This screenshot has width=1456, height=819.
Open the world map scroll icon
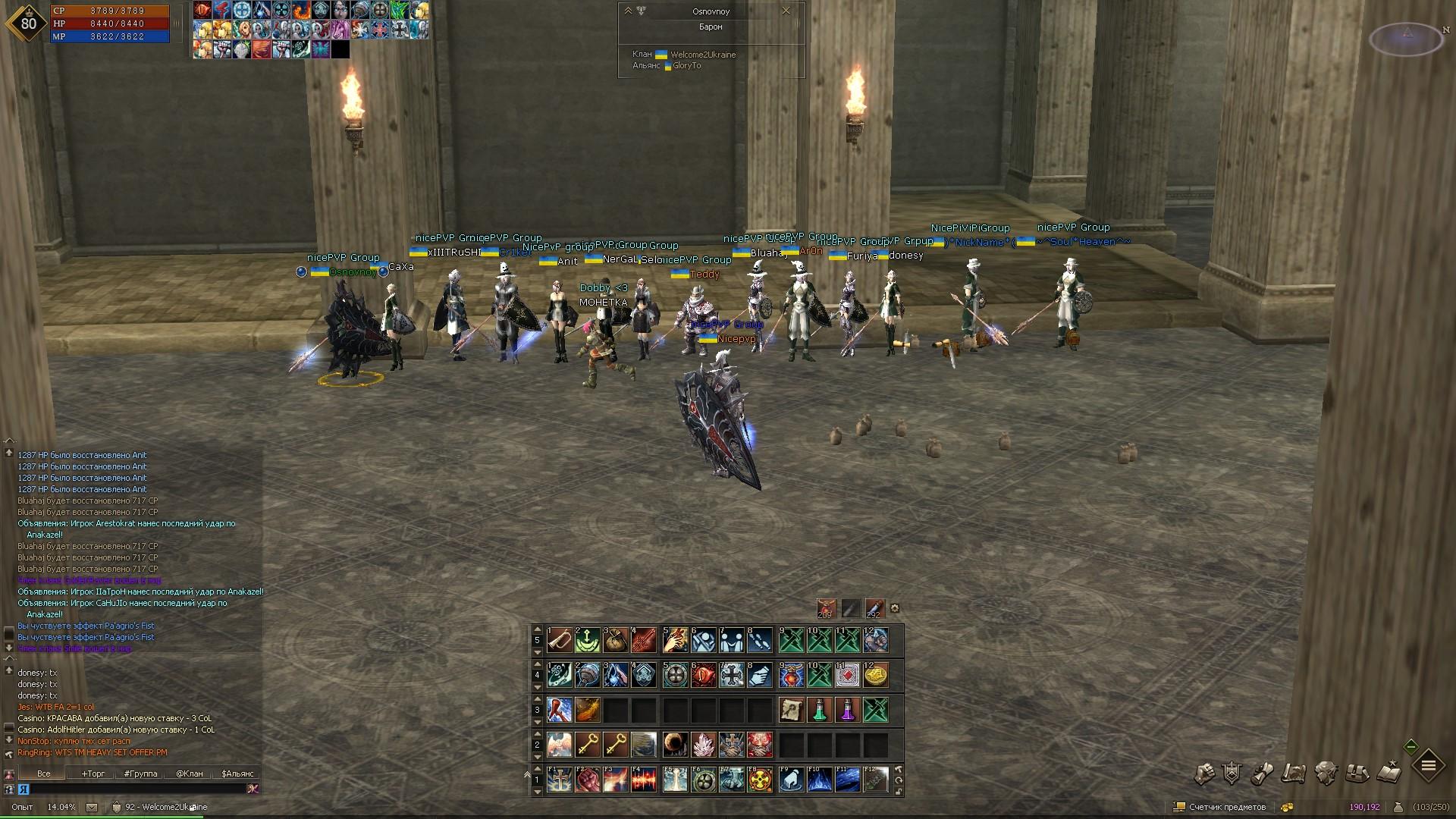1294,773
